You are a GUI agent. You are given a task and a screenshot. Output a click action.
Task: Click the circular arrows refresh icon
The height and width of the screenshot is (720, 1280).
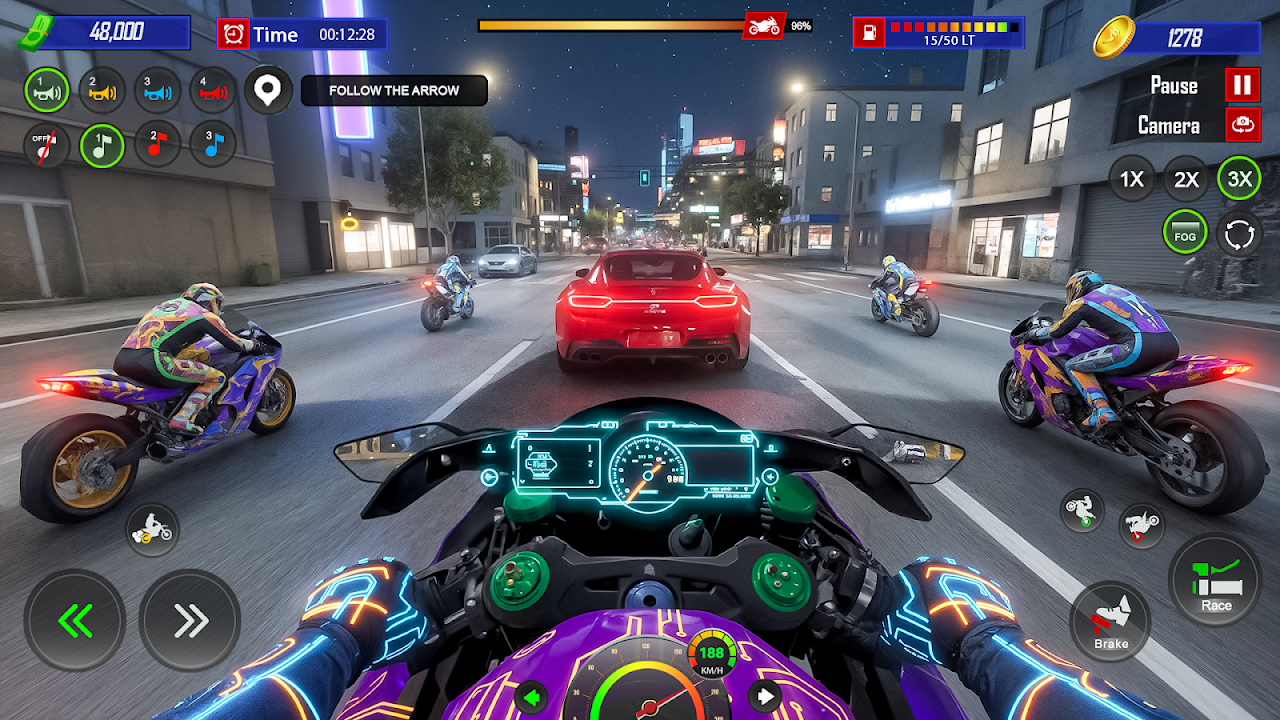[1239, 234]
